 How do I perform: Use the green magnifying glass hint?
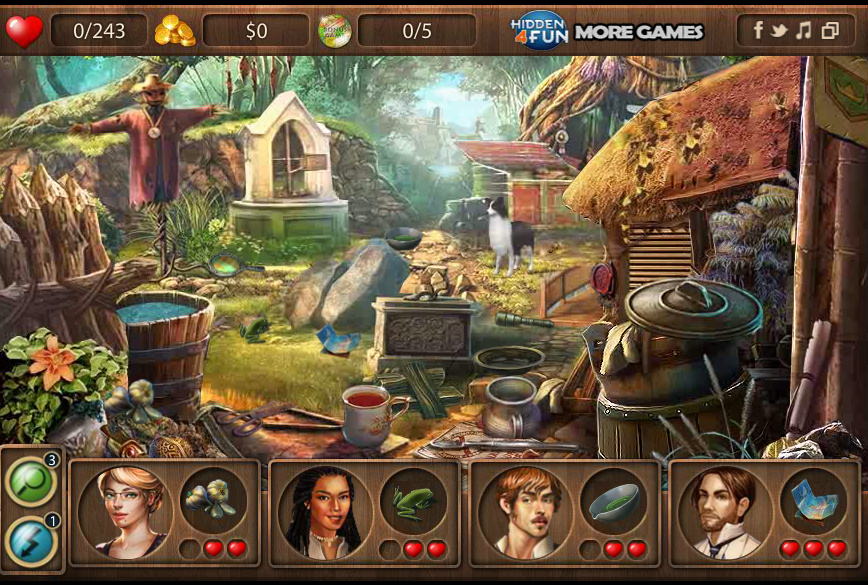coord(30,482)
